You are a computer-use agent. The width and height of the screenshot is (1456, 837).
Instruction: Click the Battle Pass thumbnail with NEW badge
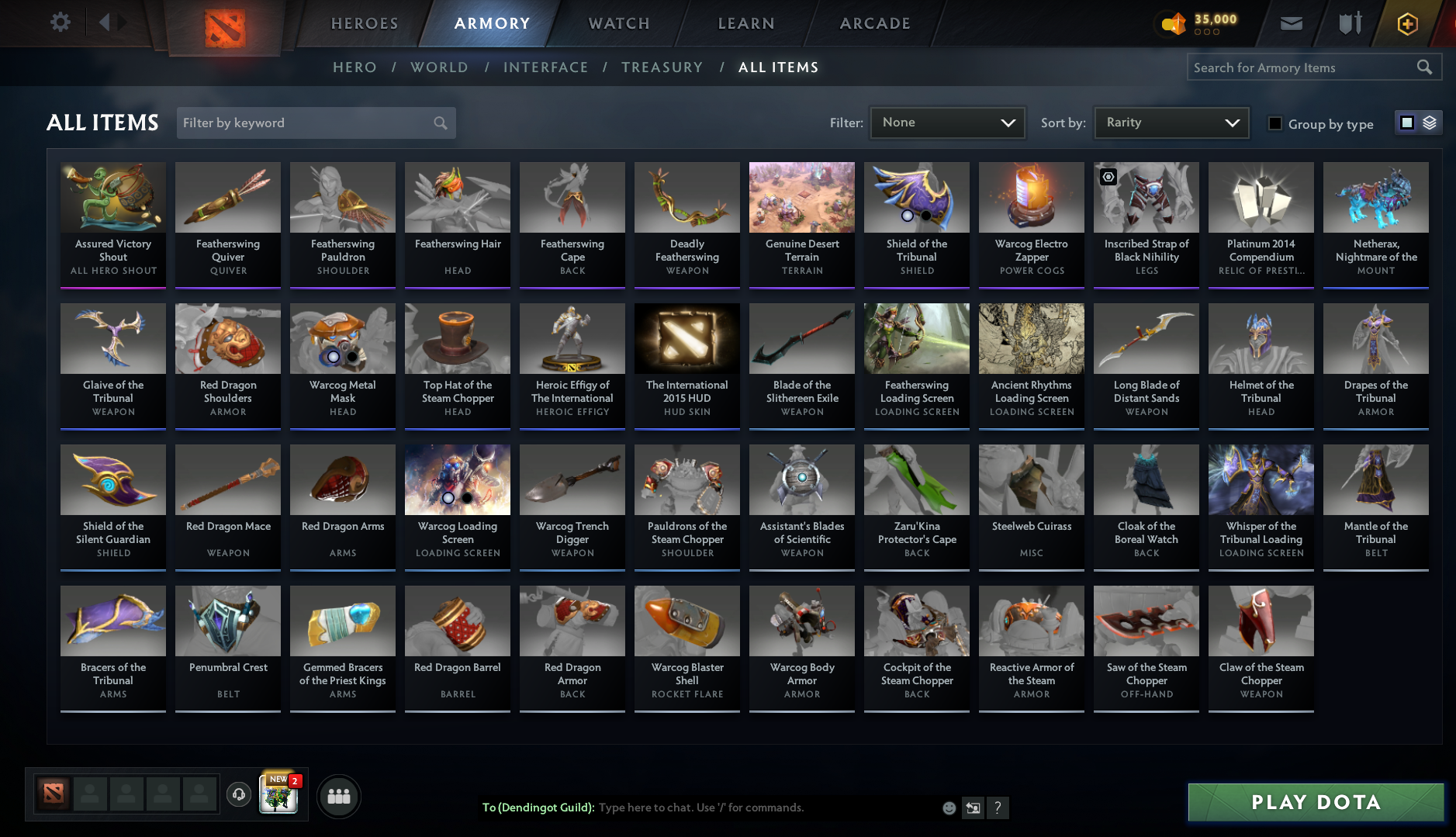coord(279,797)
